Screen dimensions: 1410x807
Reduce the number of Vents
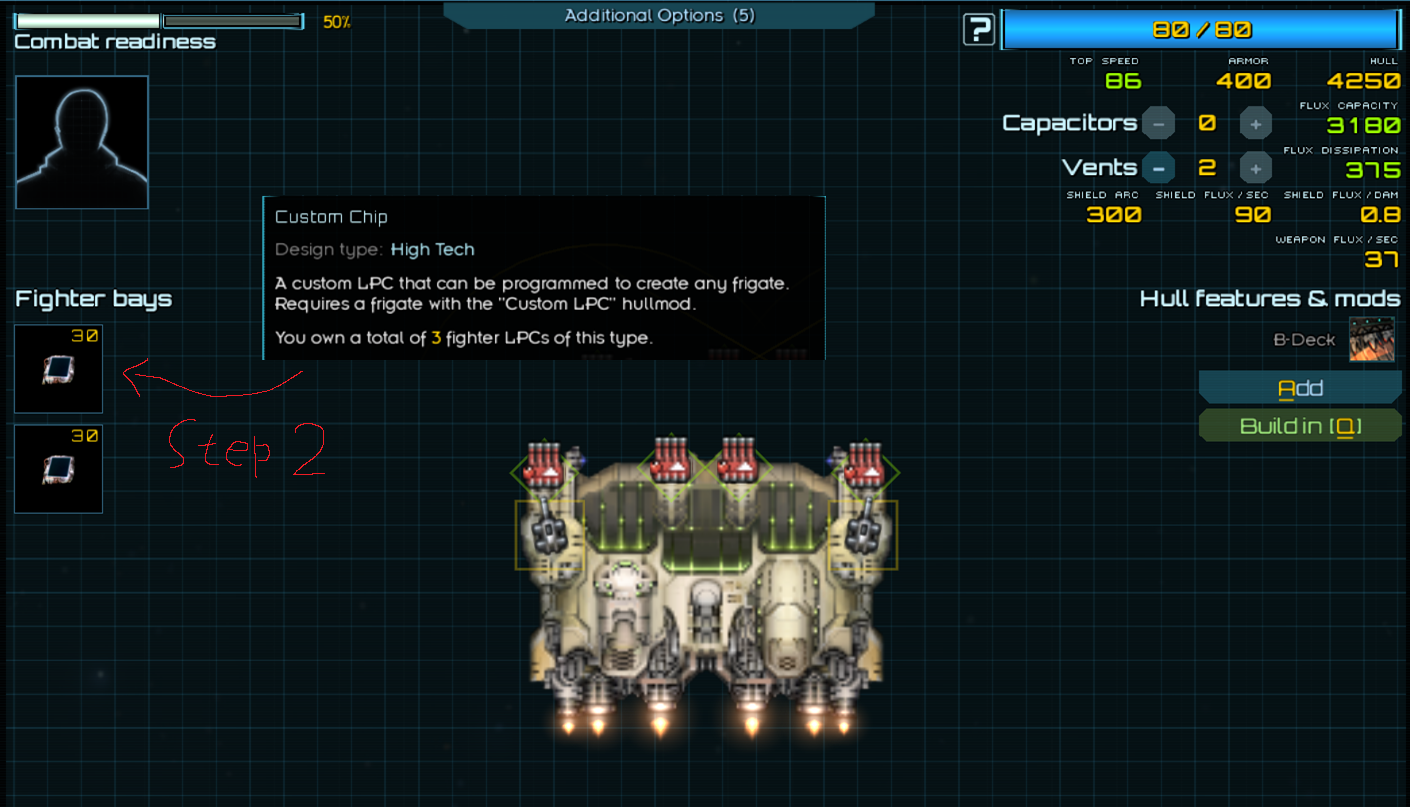pyautogui.click(x=1158, y=167)
